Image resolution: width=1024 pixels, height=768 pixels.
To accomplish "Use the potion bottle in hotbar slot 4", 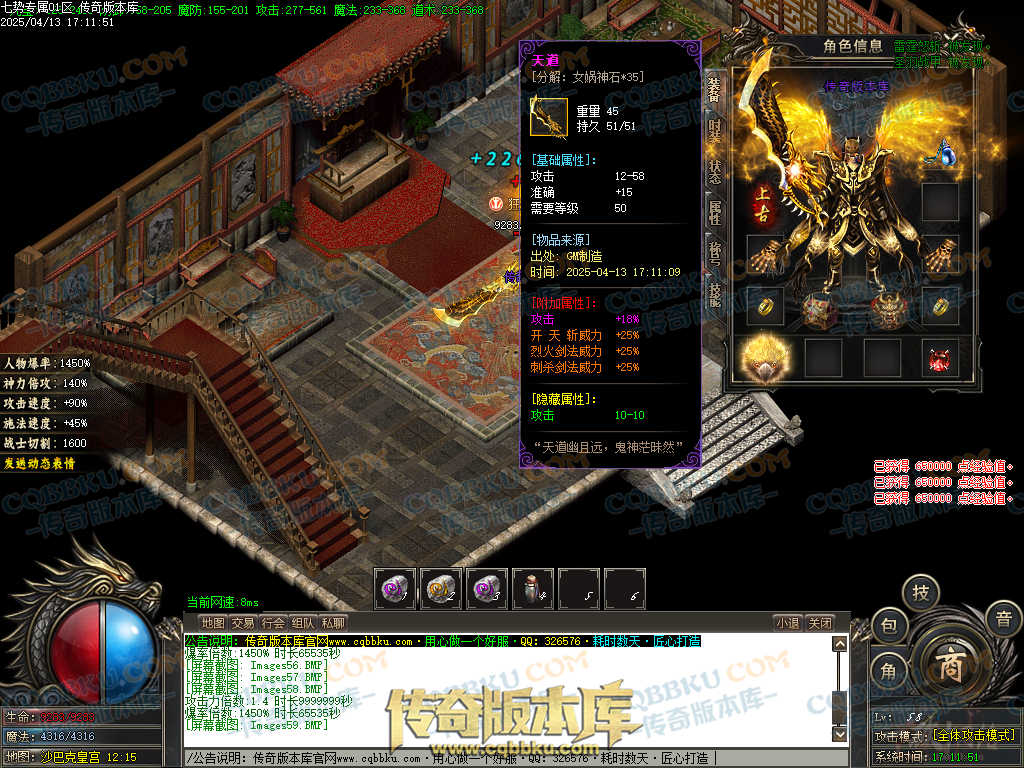I will point(533,589).
